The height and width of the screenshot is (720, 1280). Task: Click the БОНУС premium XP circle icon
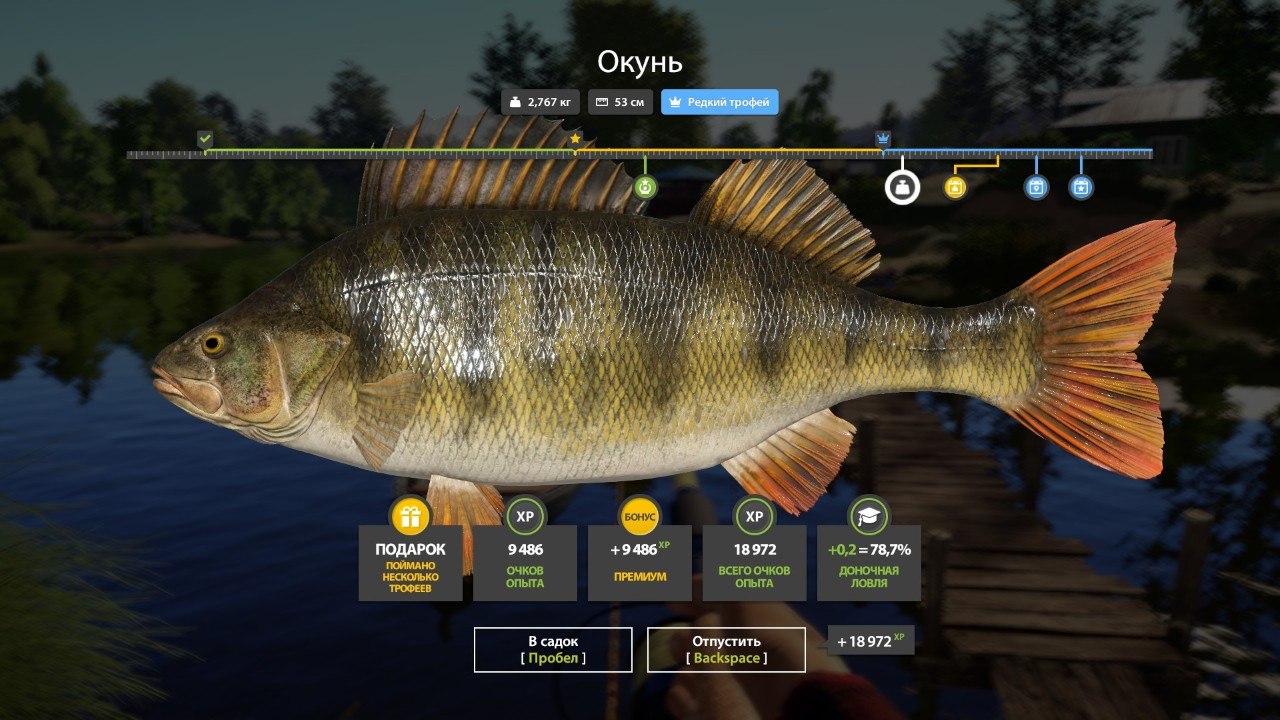click(x=639, y=517)
